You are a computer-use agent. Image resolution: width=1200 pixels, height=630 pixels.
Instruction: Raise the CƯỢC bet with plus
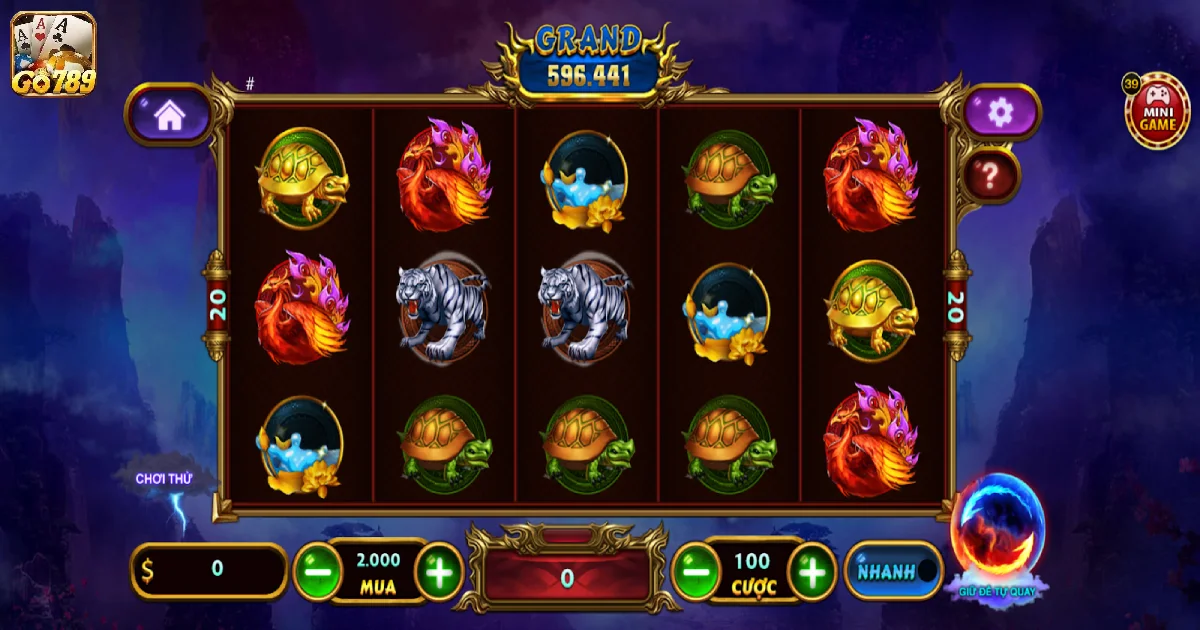point(813,572)
